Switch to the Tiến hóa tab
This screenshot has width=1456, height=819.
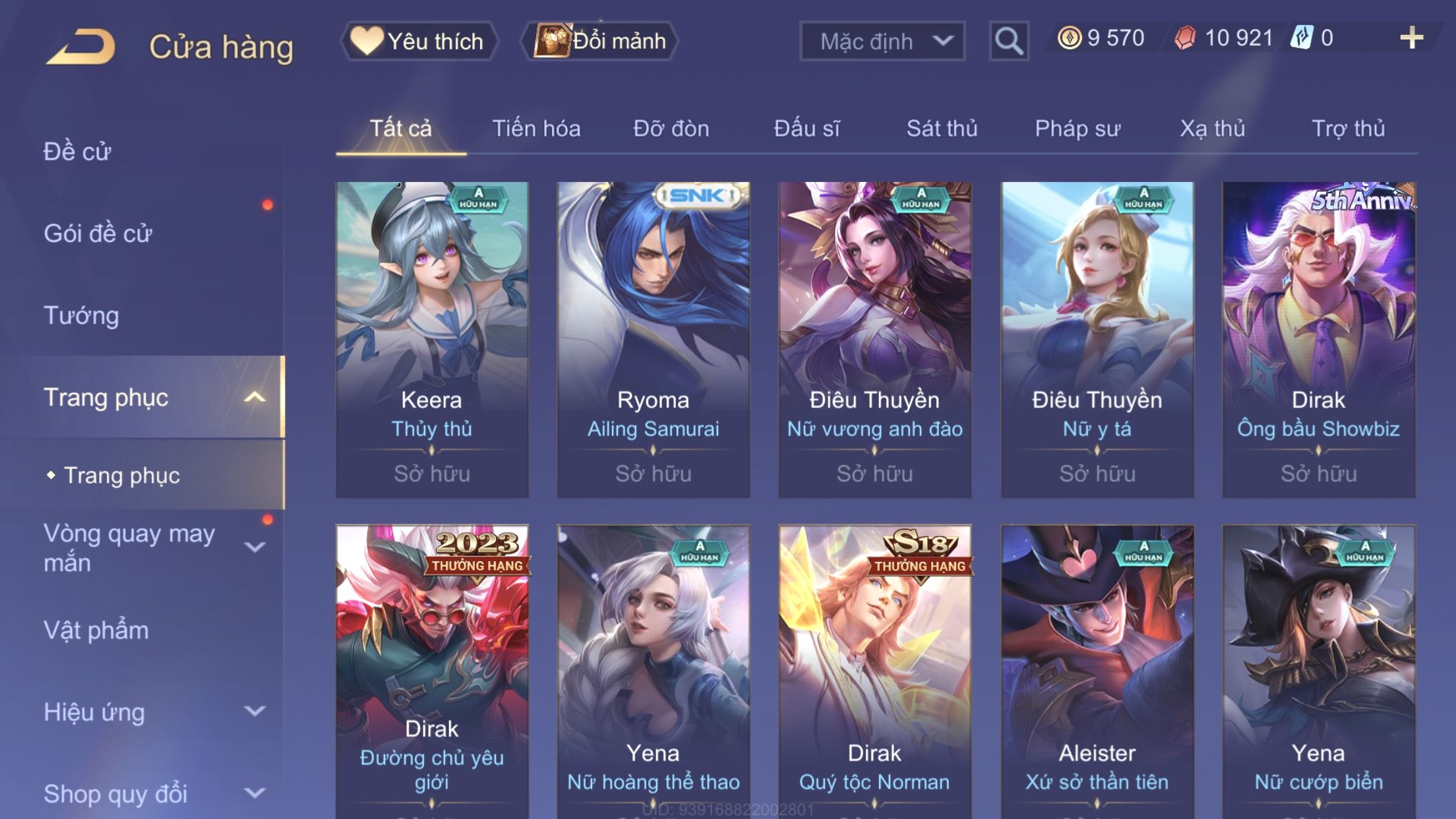[536, 129]
